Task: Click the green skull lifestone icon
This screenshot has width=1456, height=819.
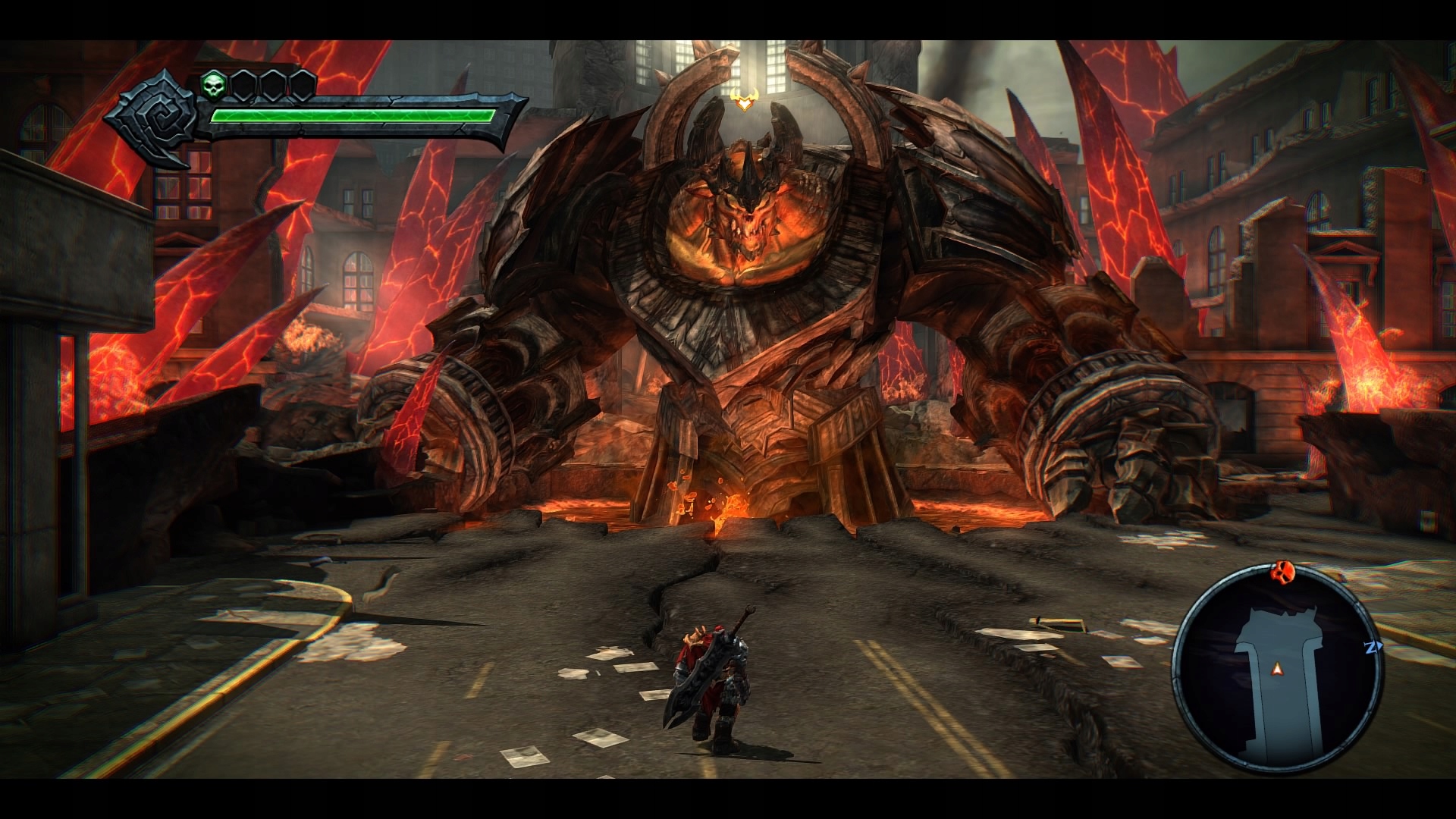Action: [212, 86]
